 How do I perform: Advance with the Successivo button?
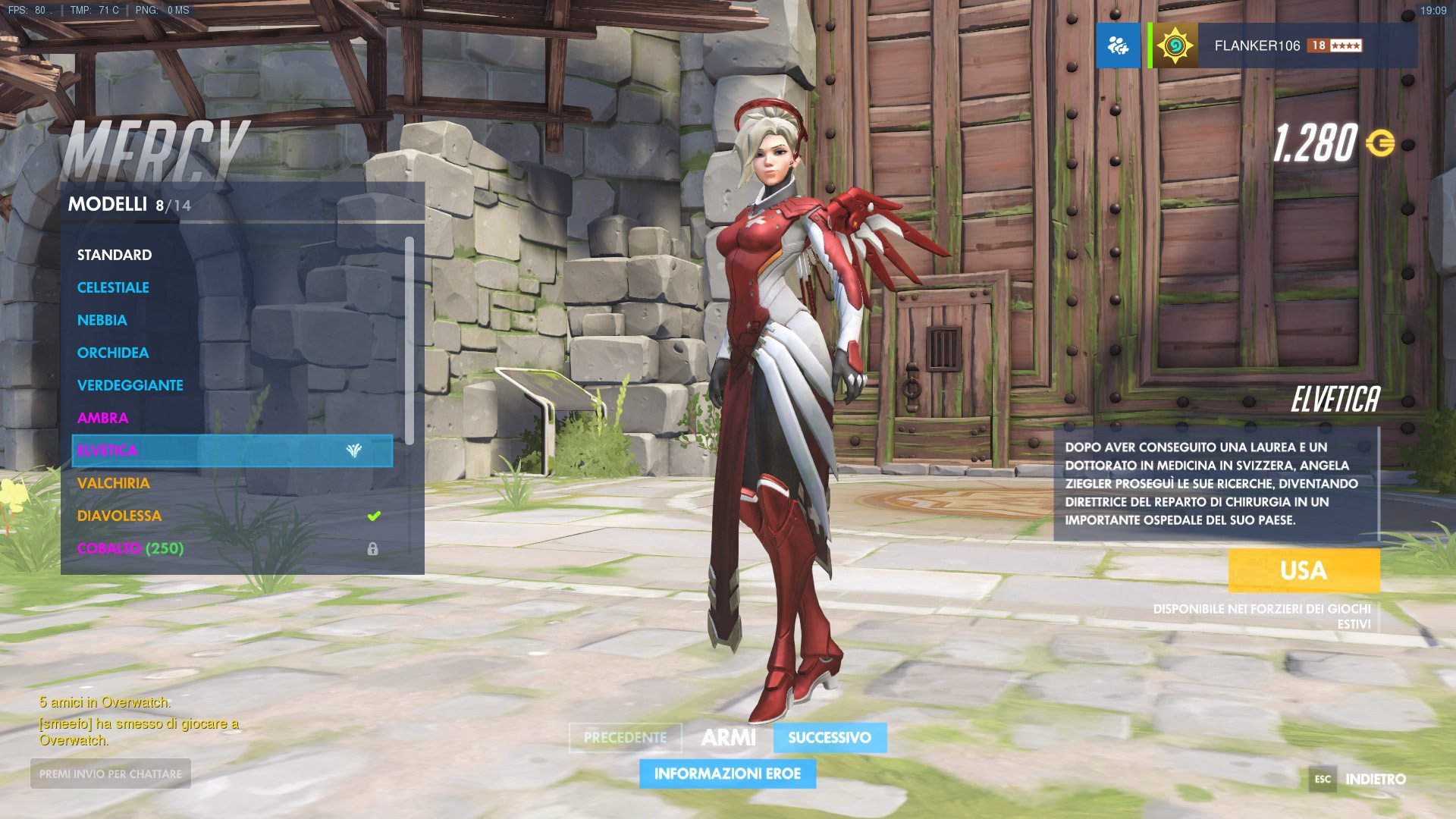(830, 738)
